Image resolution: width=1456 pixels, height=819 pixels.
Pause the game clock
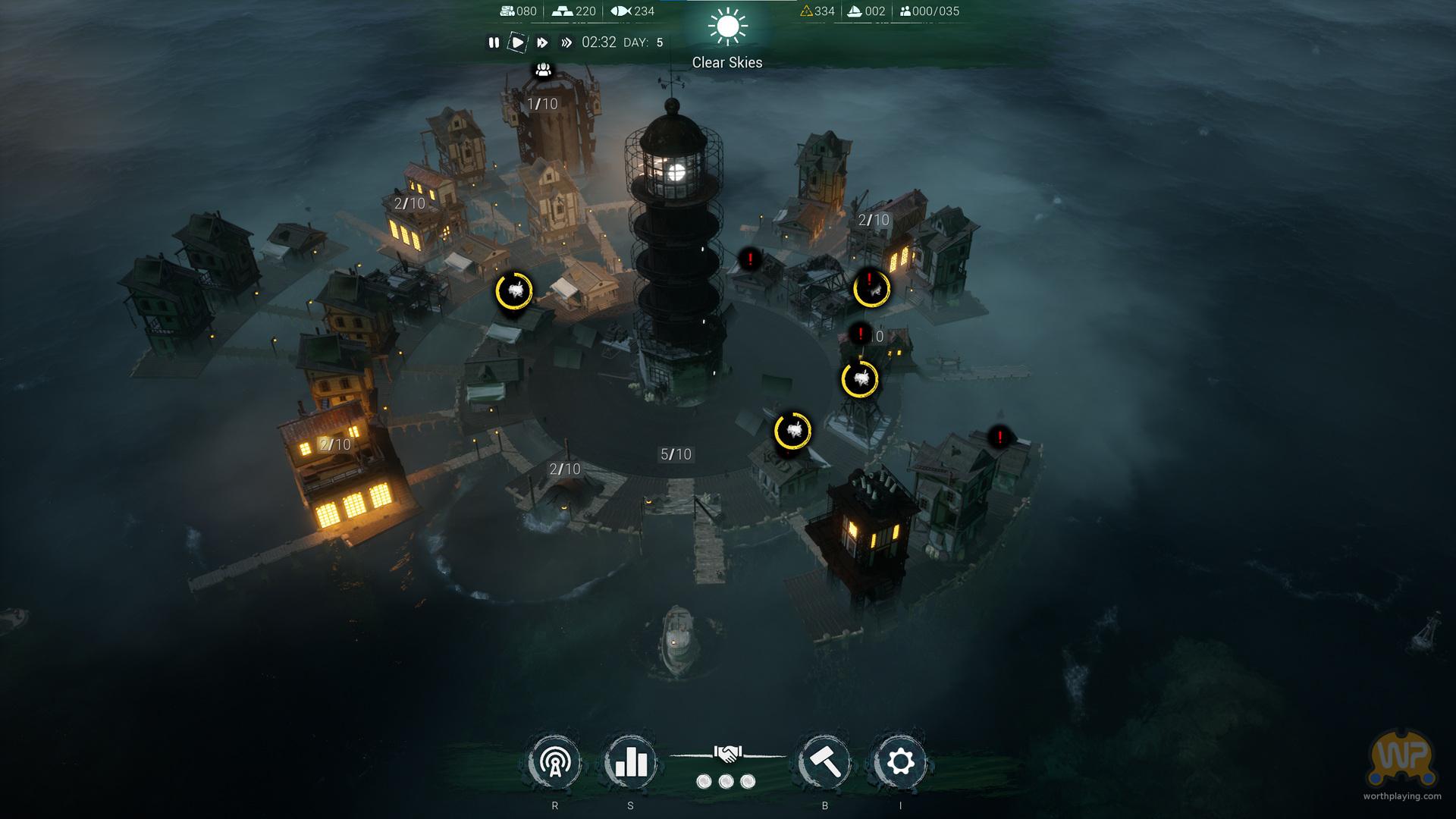tap(494, 43)
